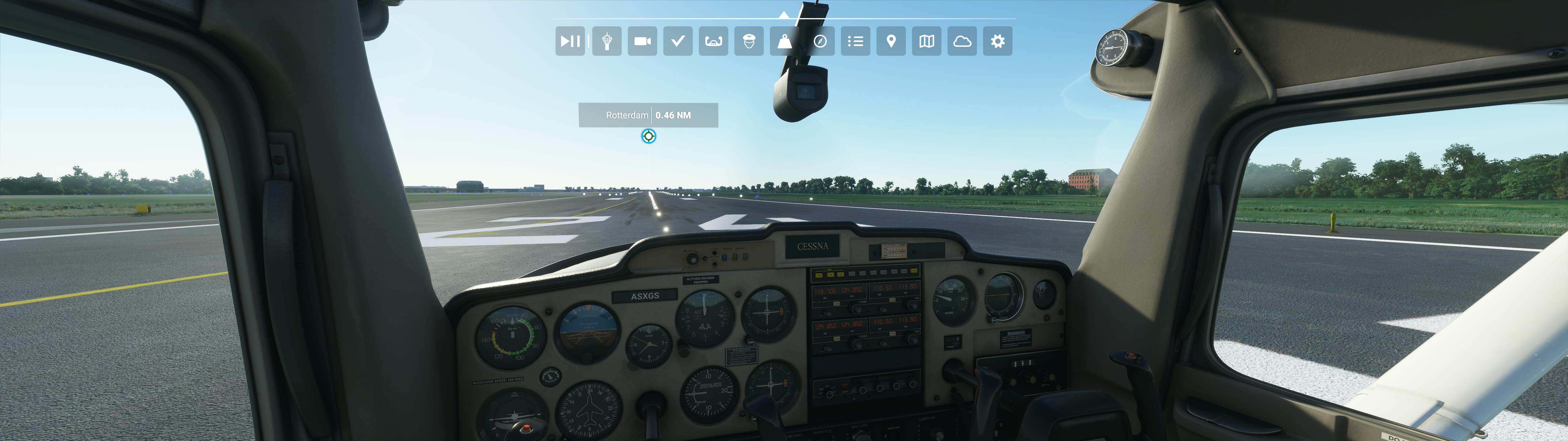The image size is (1568, 441).
Task: Open the compass navlog panel
Action: [x=820, y=41]
